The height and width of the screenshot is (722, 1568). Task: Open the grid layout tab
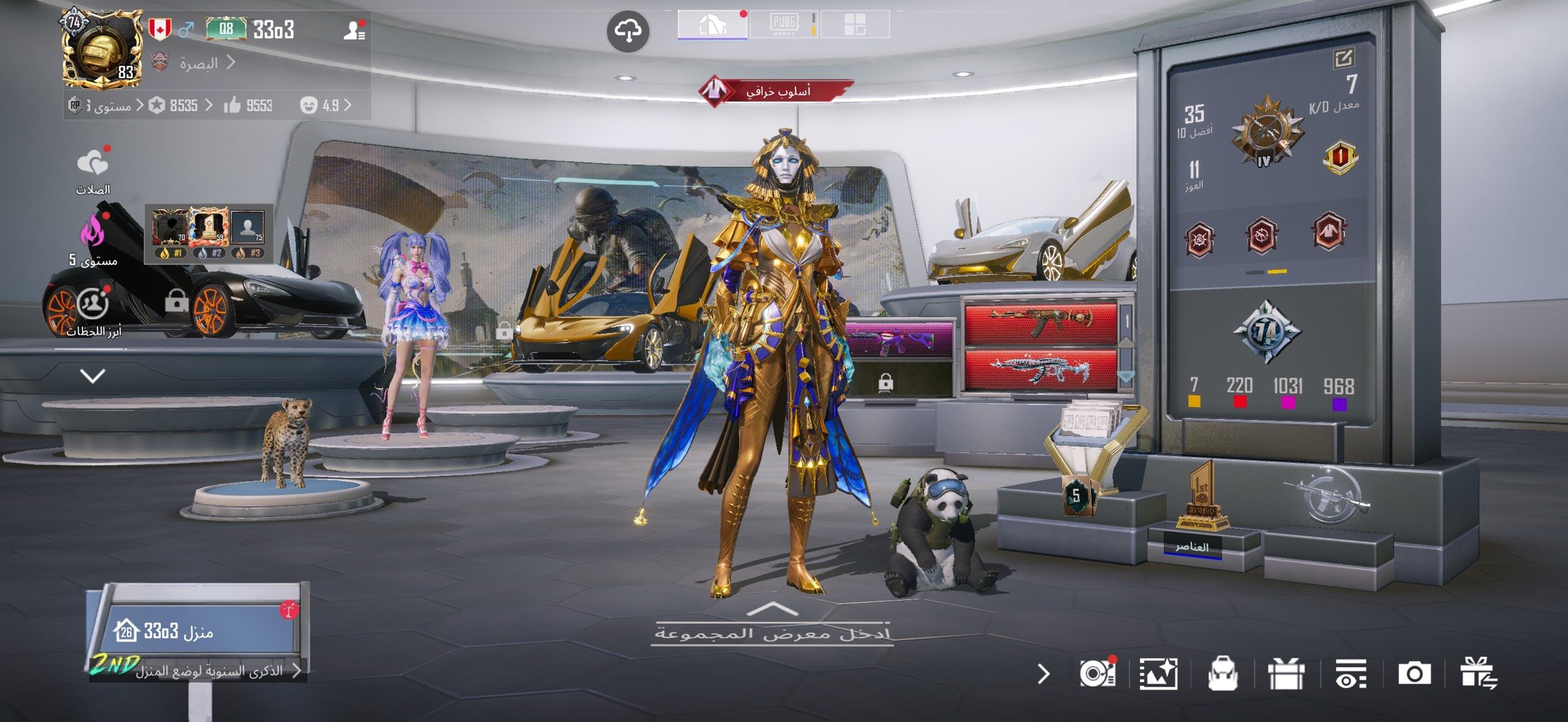(x=855, y=25)
